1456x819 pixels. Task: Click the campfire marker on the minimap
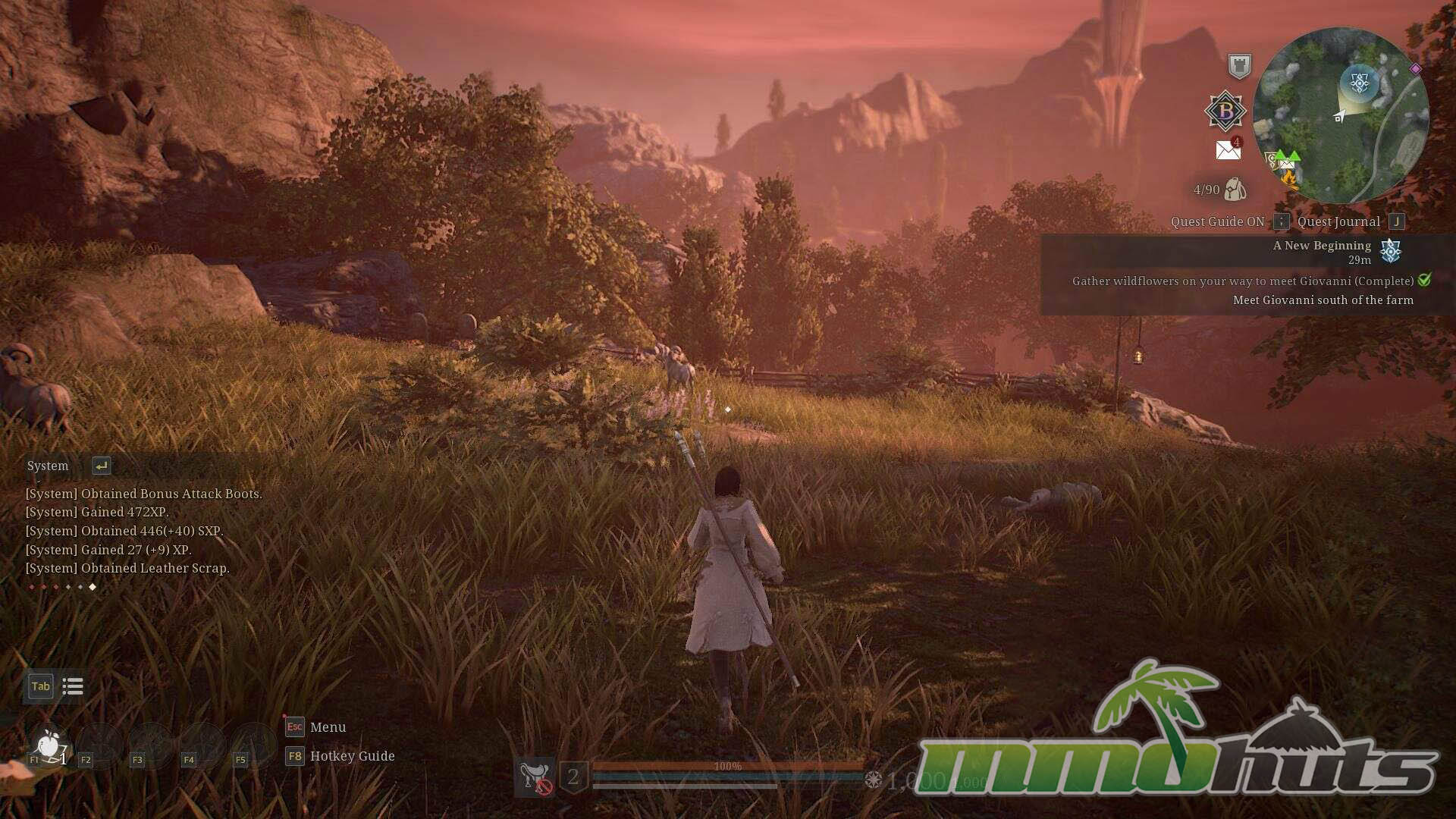(1289, 179)
